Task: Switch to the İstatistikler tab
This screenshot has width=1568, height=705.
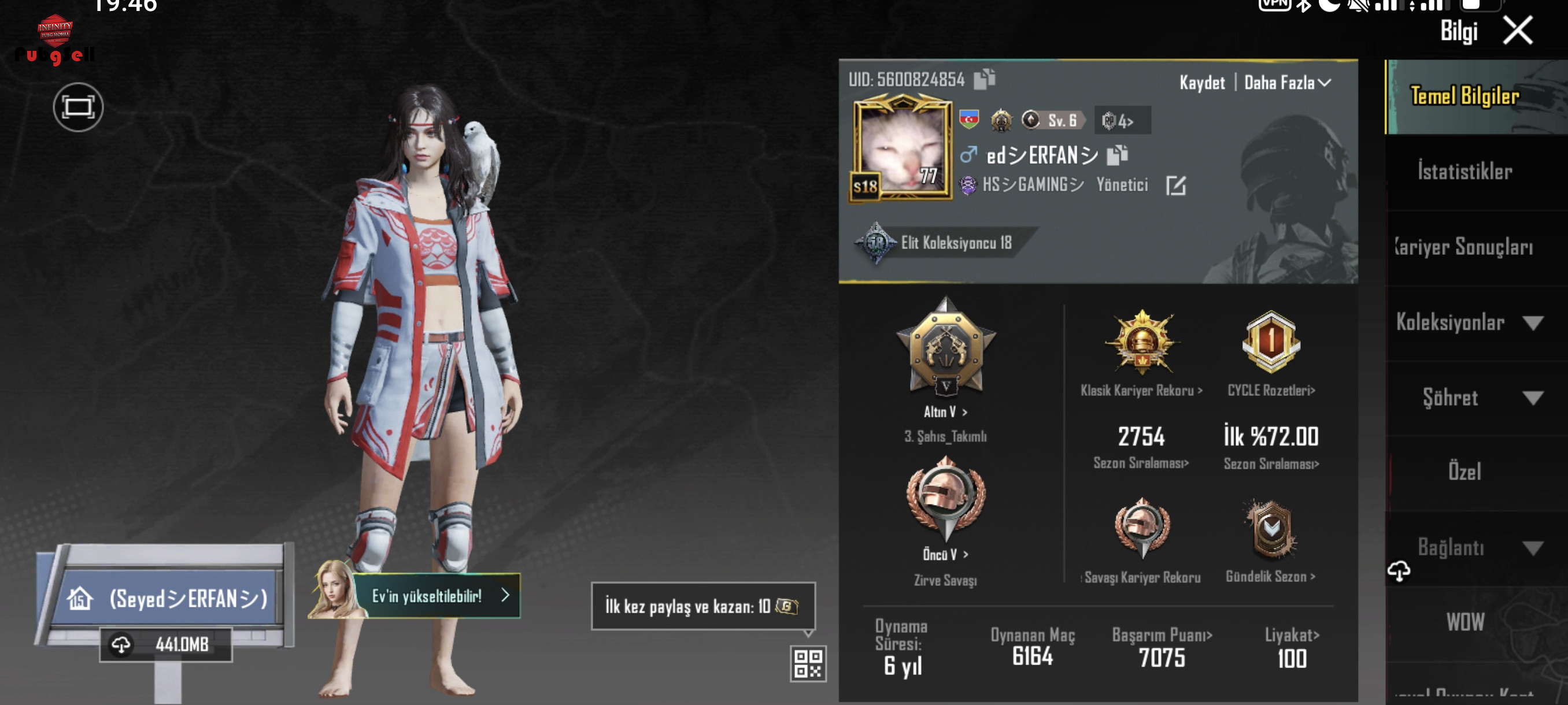Action: [1465, 172]
